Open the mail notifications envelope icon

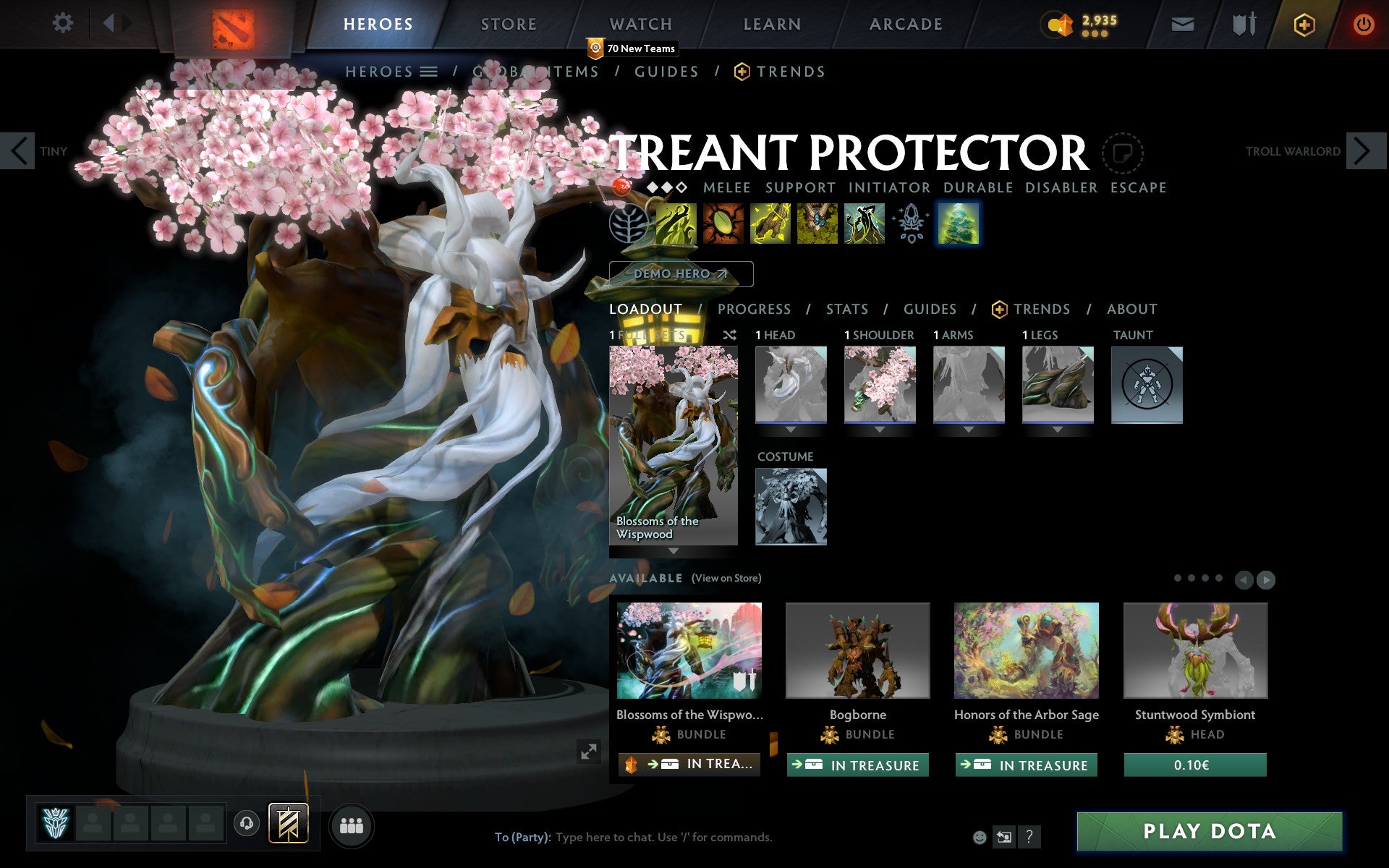[1181, 23]
